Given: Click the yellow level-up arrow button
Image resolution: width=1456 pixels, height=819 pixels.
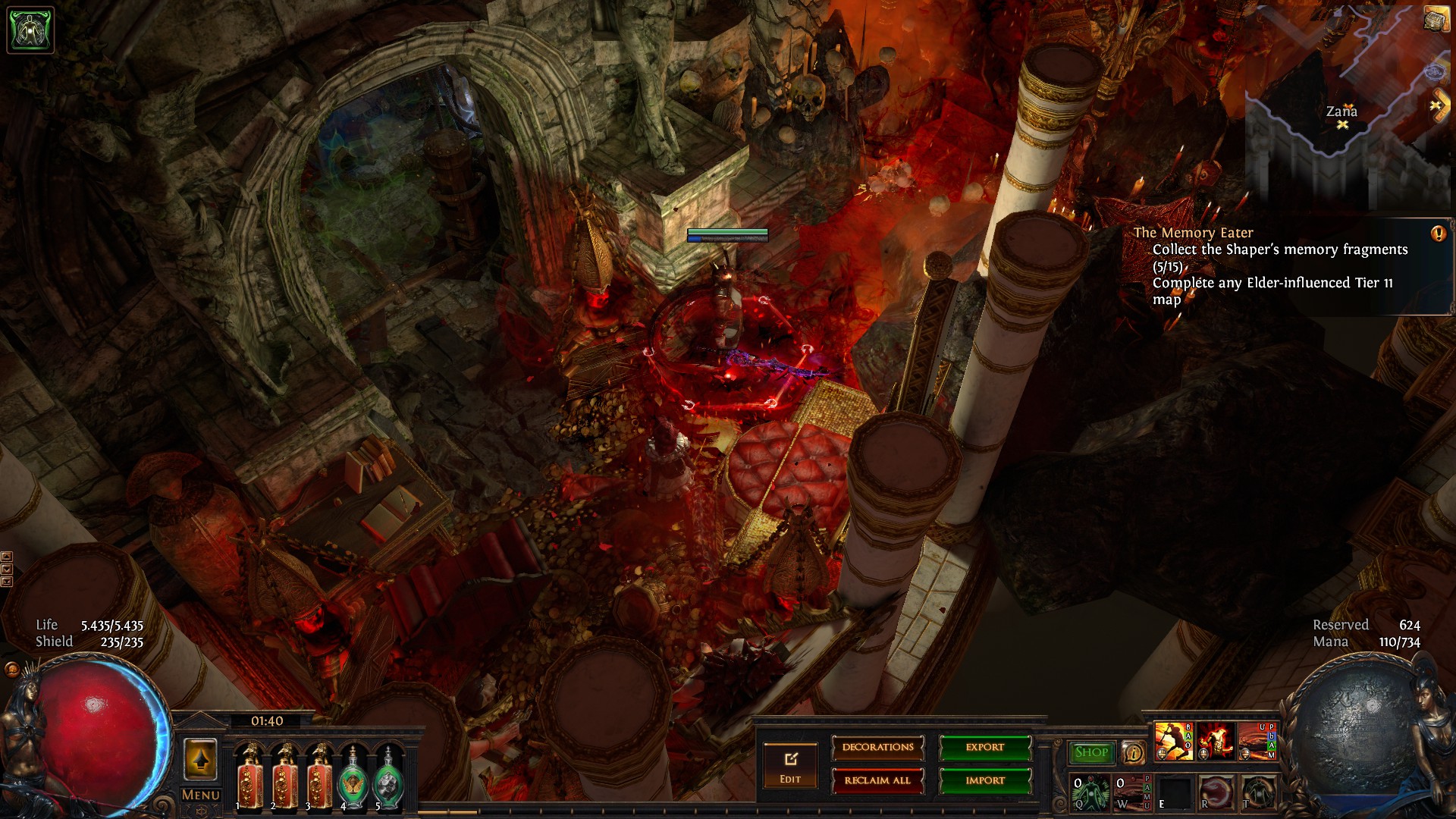Looking at the screenshot, I should [x=200, y=760].
